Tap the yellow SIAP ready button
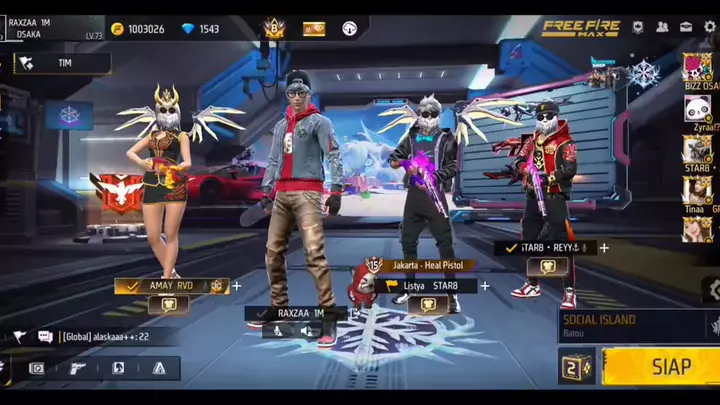The width and height of the screenshot is (720, 405). [660, 367]
